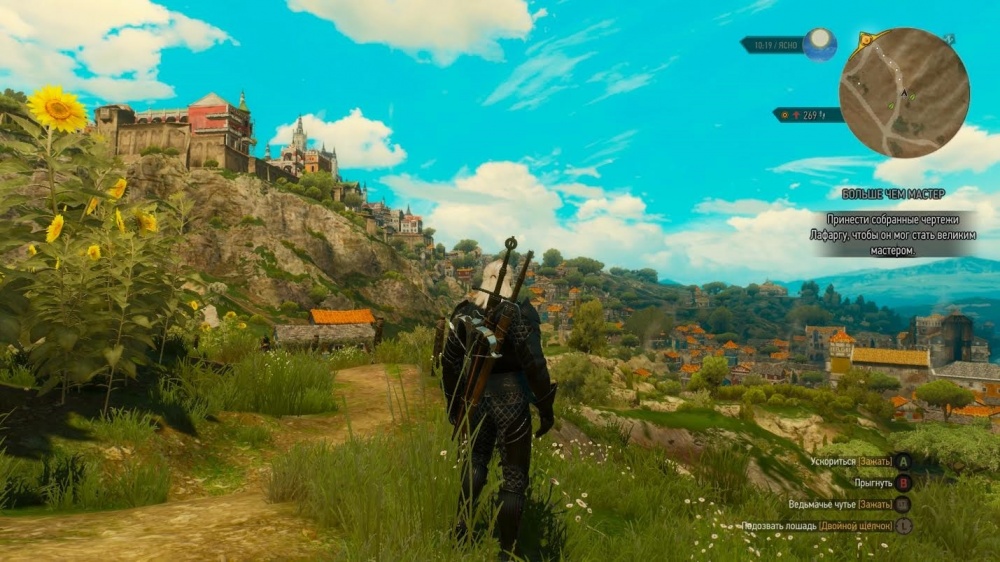Screen dimensions: 1000x562
Task: Click the circular minimap
Action: point(903,92)
